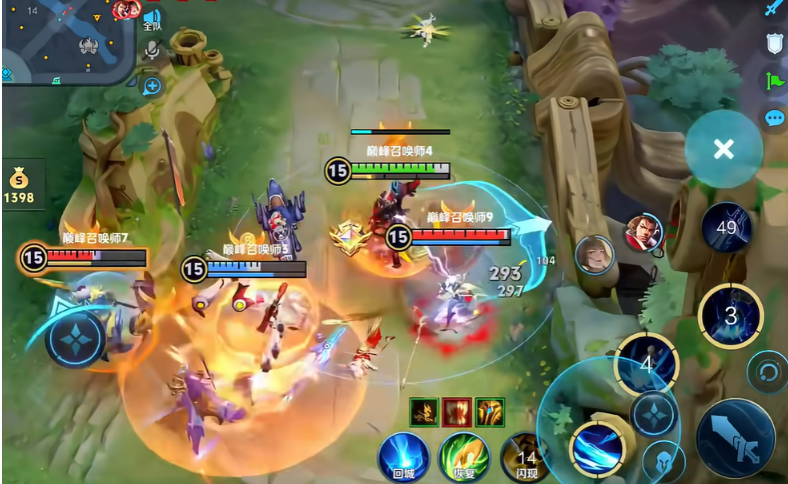Activate the 回城 recall spell
The height and width of the screenshot is (484, 788).
coord(403,457)
